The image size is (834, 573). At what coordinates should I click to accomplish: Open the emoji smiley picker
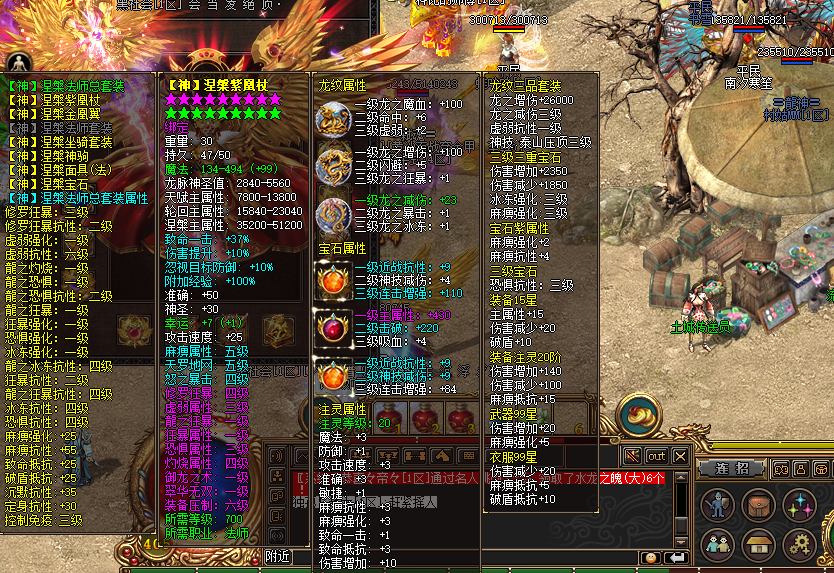(x=651, y=557)
